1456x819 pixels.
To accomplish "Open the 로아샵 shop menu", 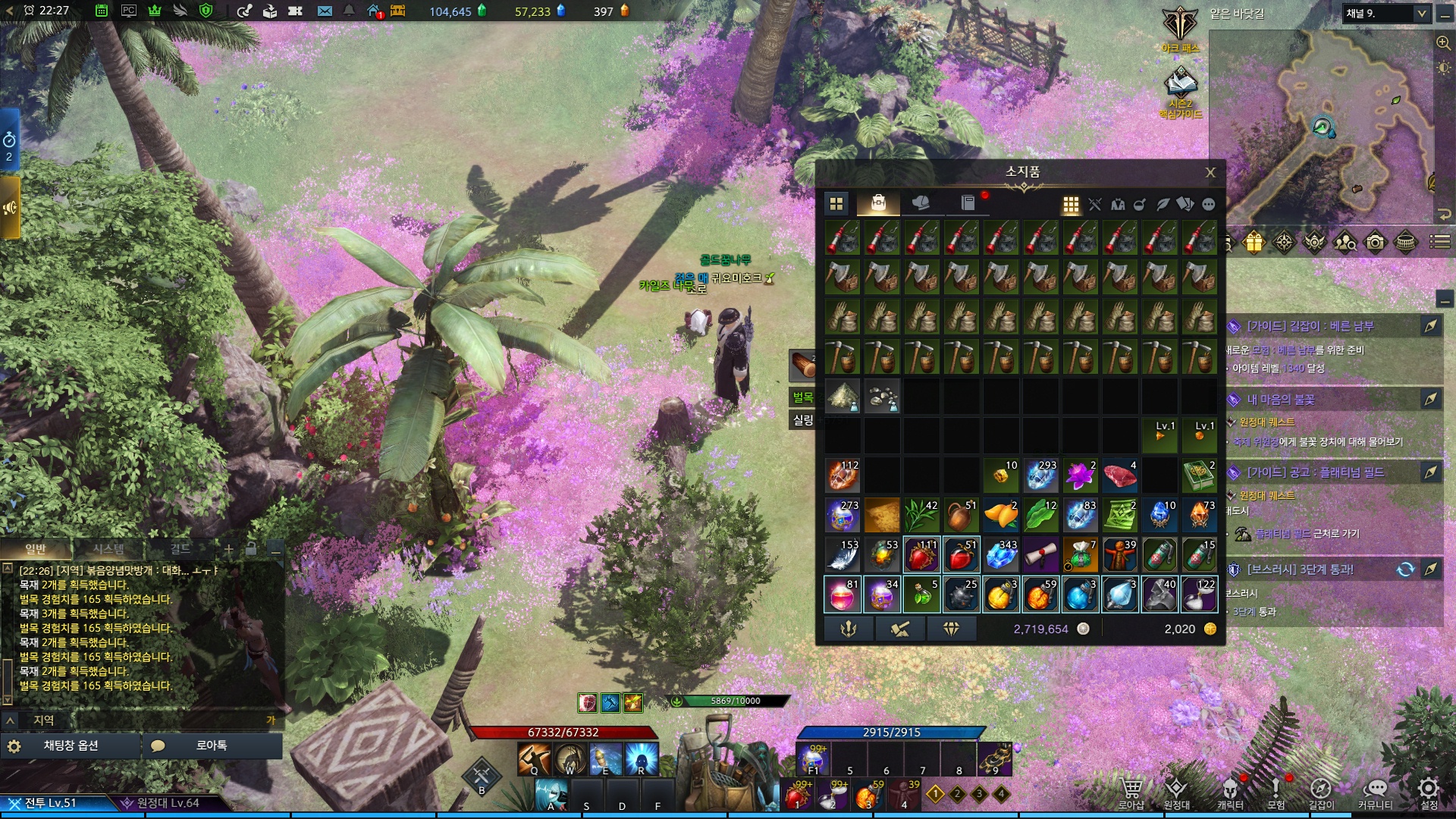I will (1131, 792).
